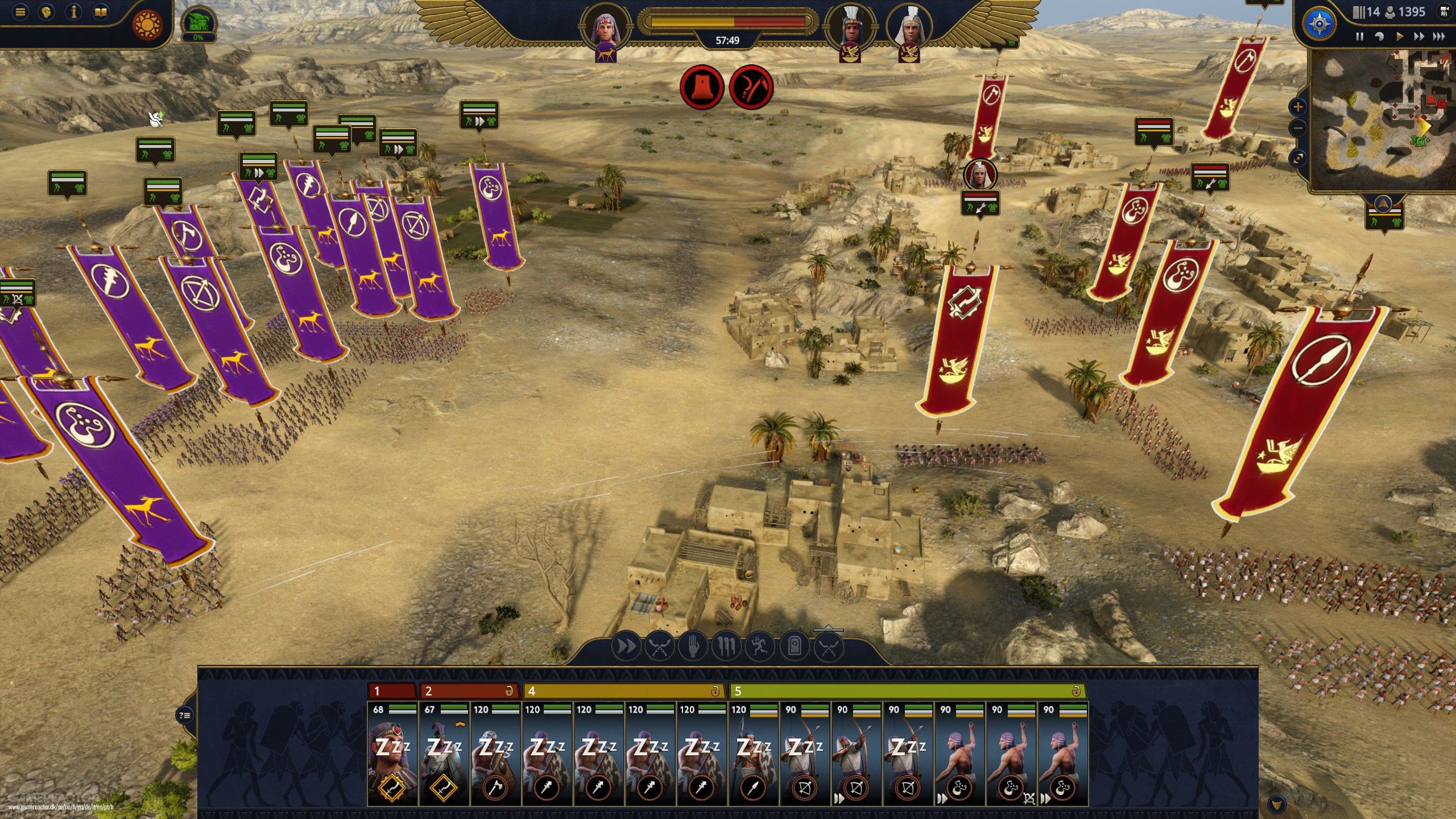Image resolution: width=1456 pixels, height=819 pixels.
Task: Zoom in the minimap
Action: tap(1298, 106)
